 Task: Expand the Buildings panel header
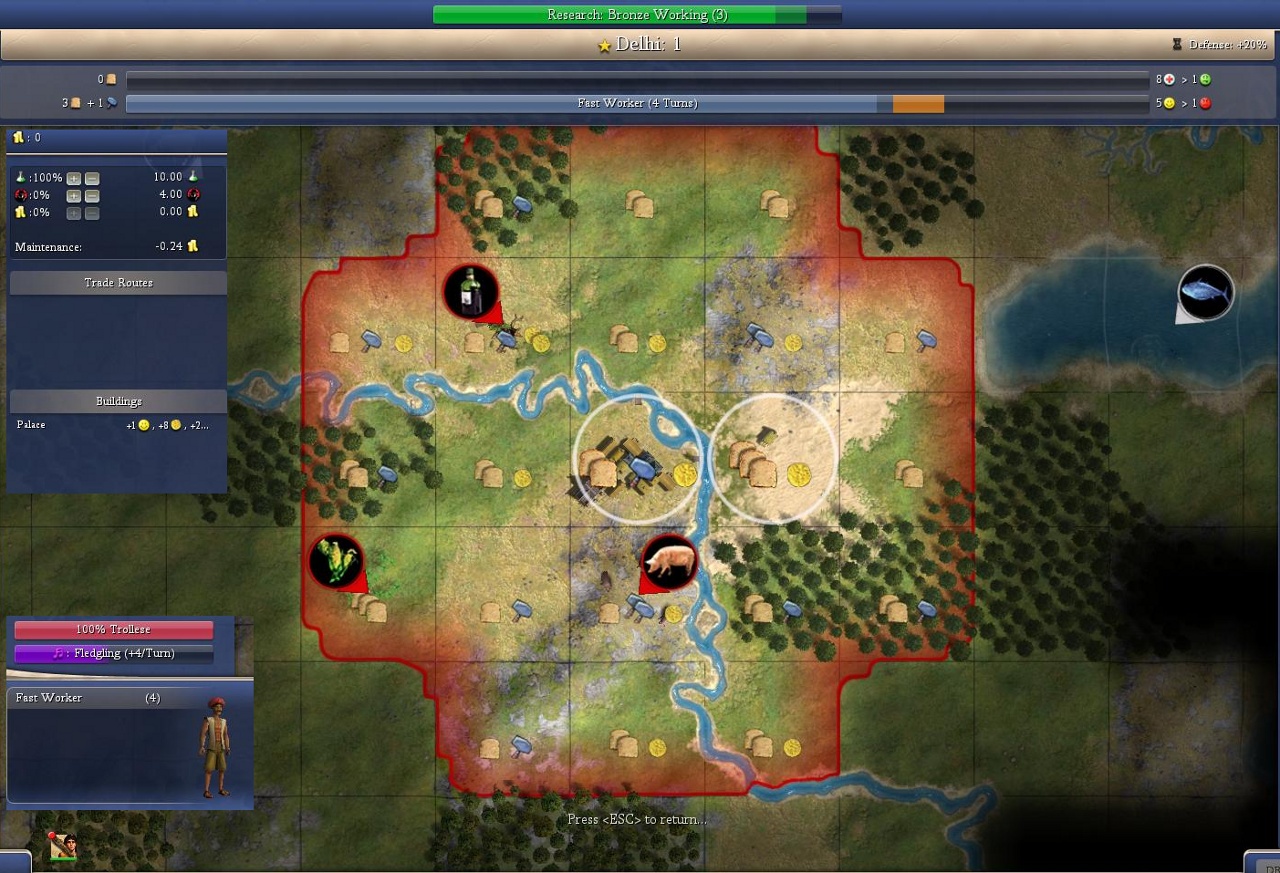118,400
